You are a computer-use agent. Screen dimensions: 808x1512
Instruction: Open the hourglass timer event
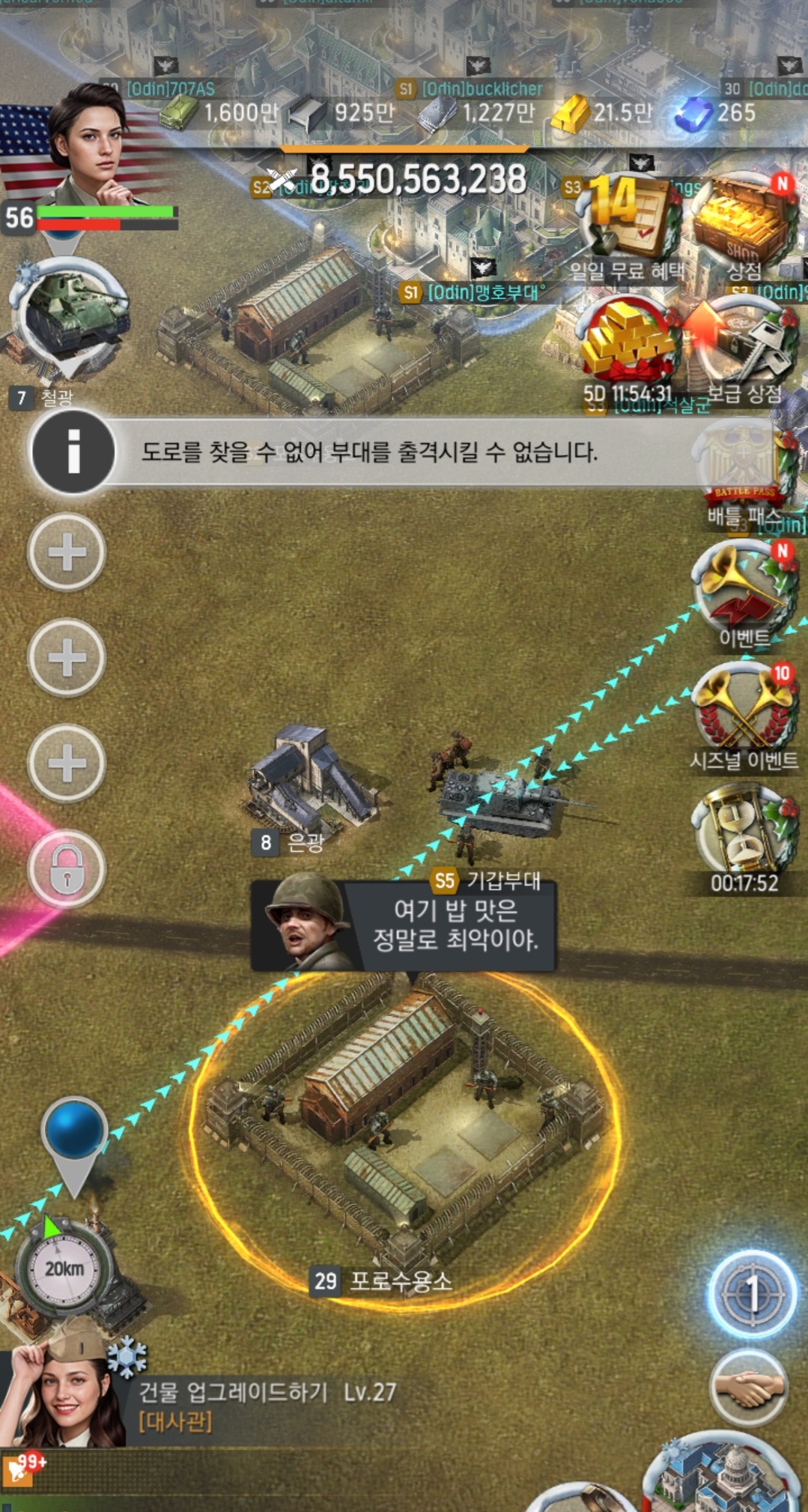[x=743, y=832]
